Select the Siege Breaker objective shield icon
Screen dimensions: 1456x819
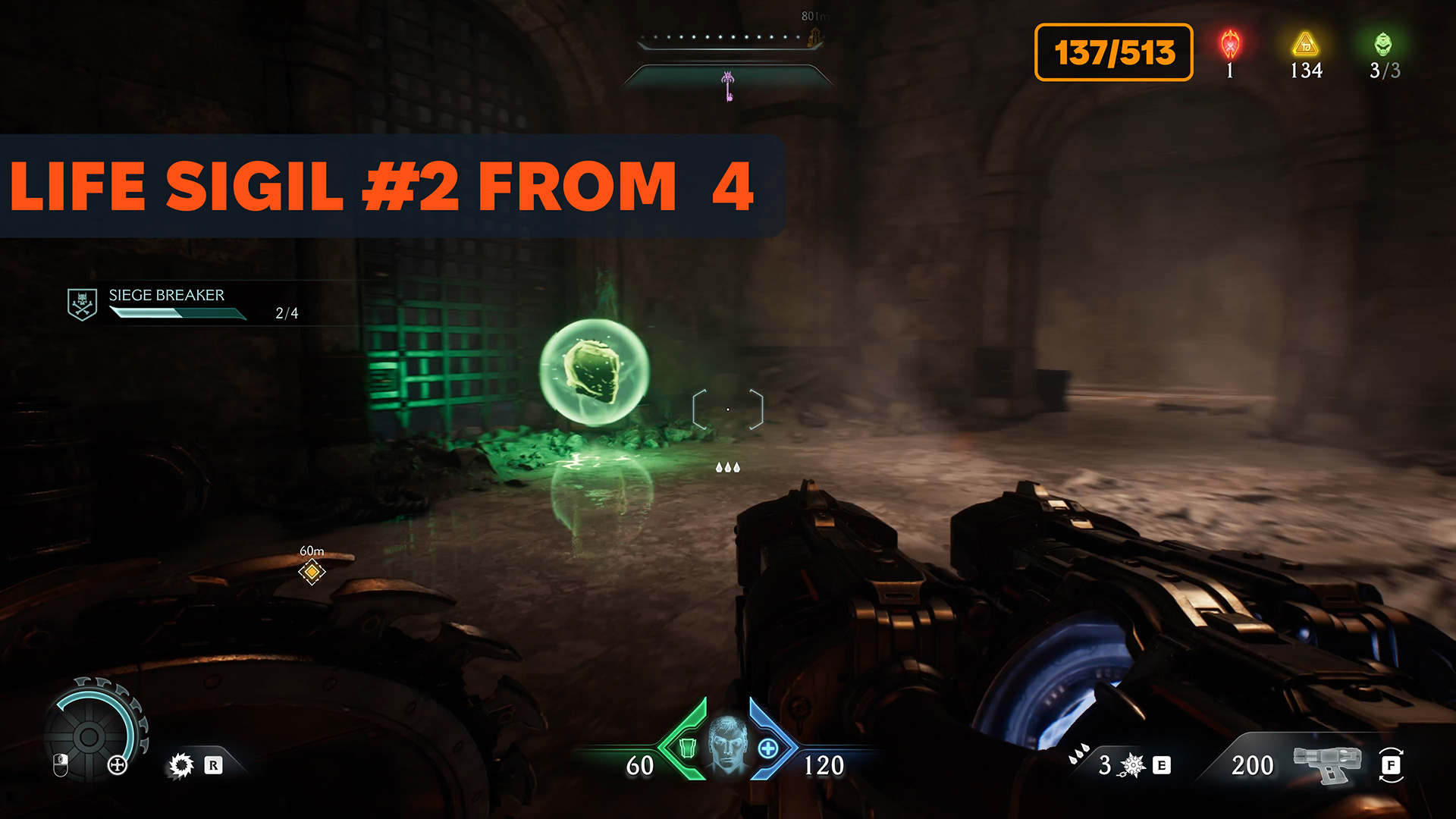coord(82,304)
